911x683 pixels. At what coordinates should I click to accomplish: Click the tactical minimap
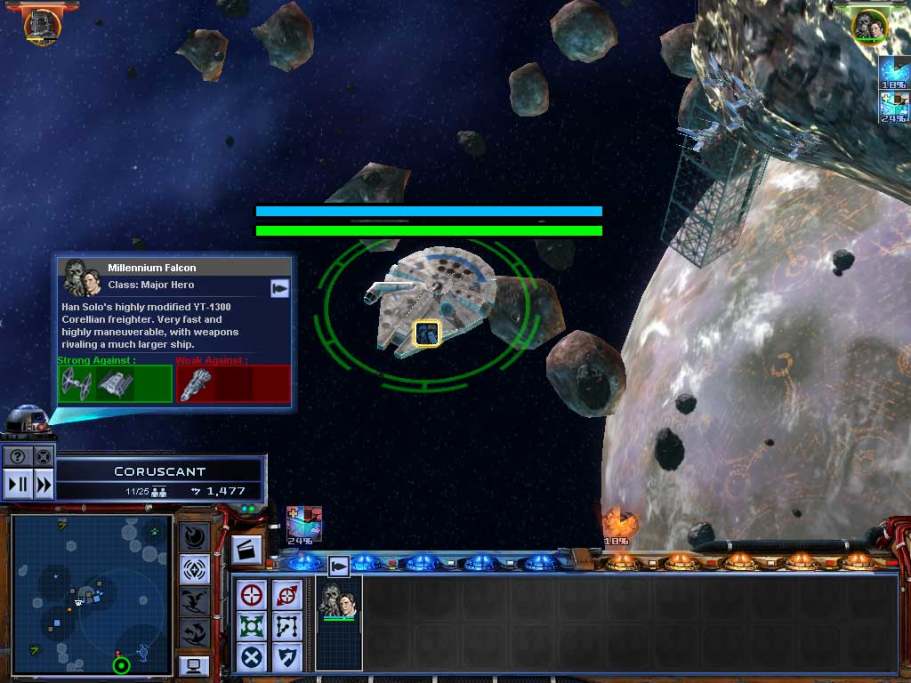88,594
